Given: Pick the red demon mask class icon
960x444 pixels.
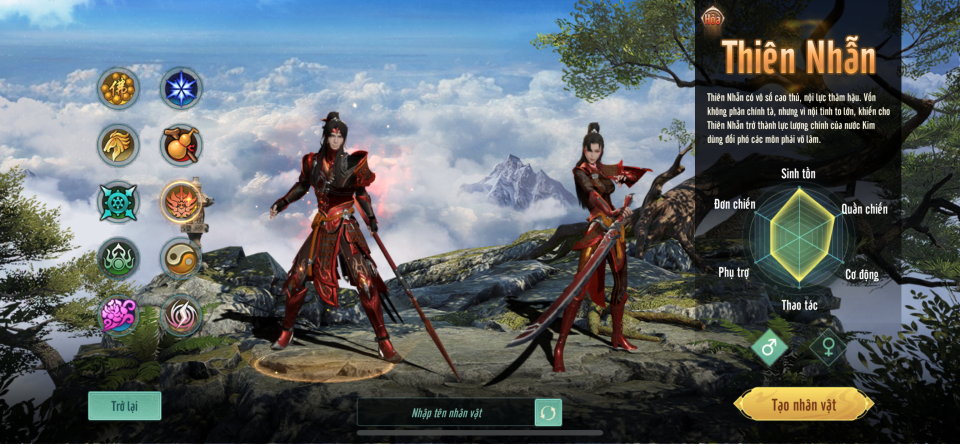Looking at the screenshot, I should 182,202.
